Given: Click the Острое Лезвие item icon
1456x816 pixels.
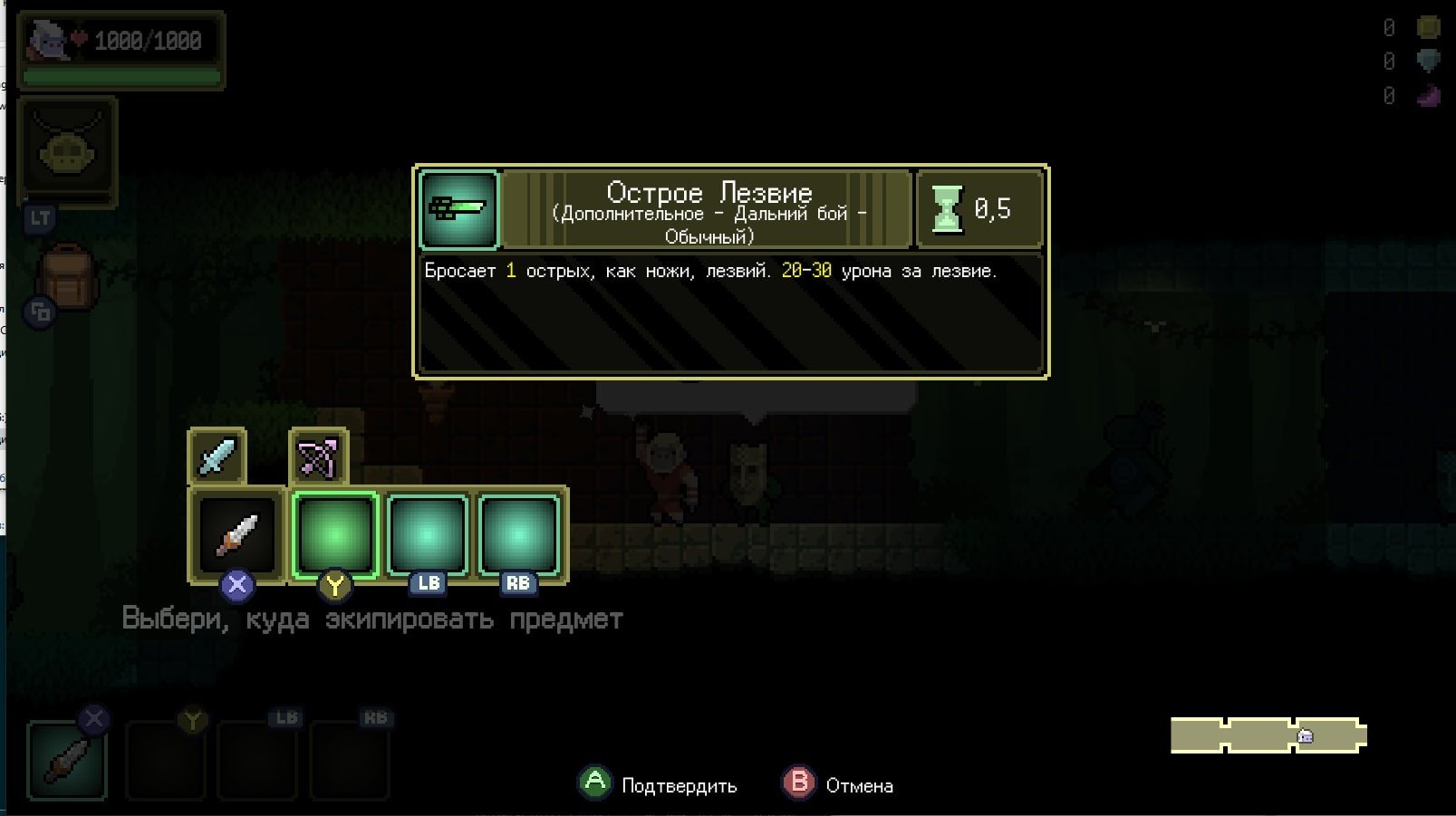Looking at the screenshot, I should 459,209.
